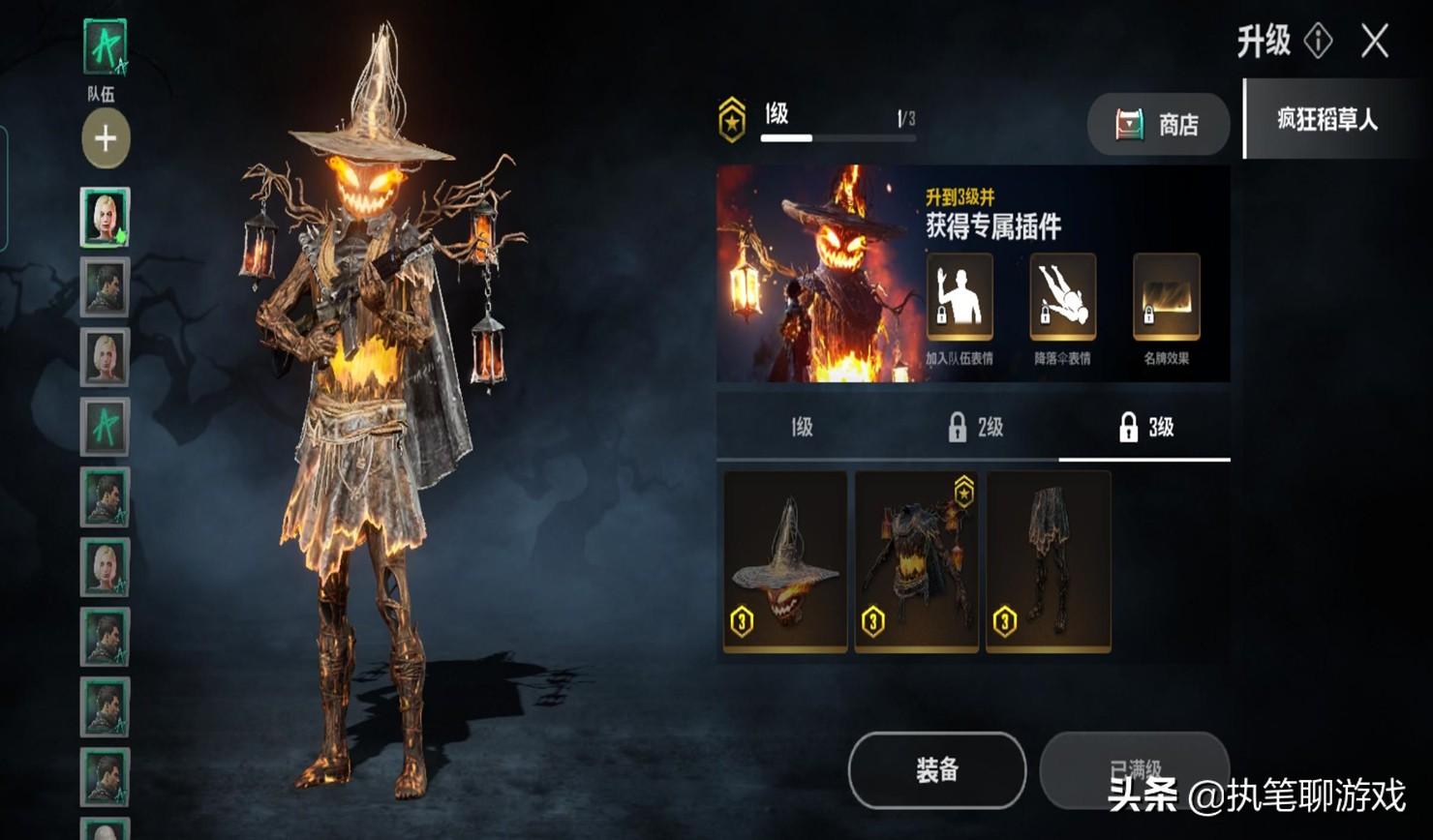Equip the outfit with 装备 button
Viewport: 1433px width, 840px height.
click(936, 769)
